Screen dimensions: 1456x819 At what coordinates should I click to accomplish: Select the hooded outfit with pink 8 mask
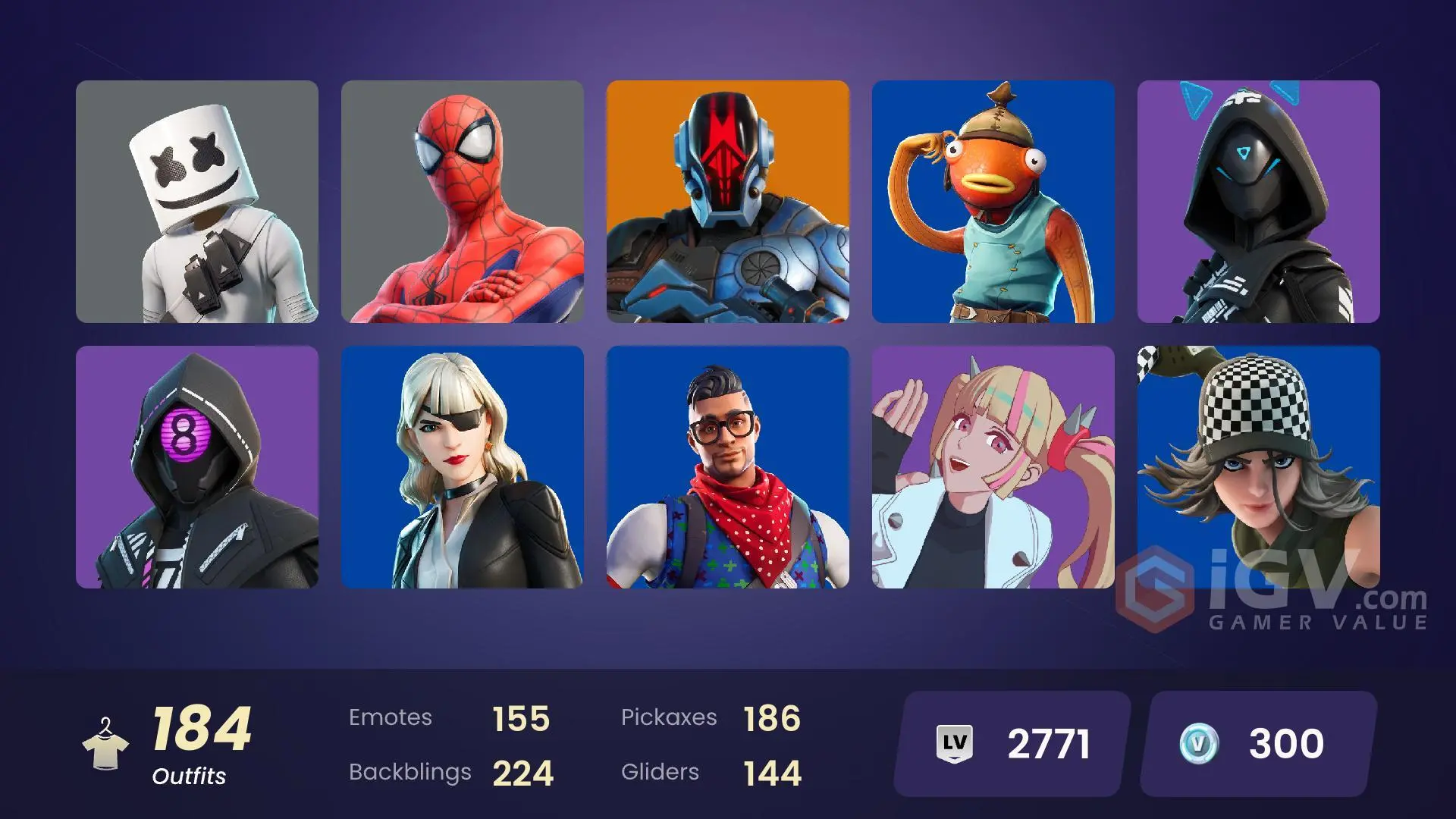(197, 467)
